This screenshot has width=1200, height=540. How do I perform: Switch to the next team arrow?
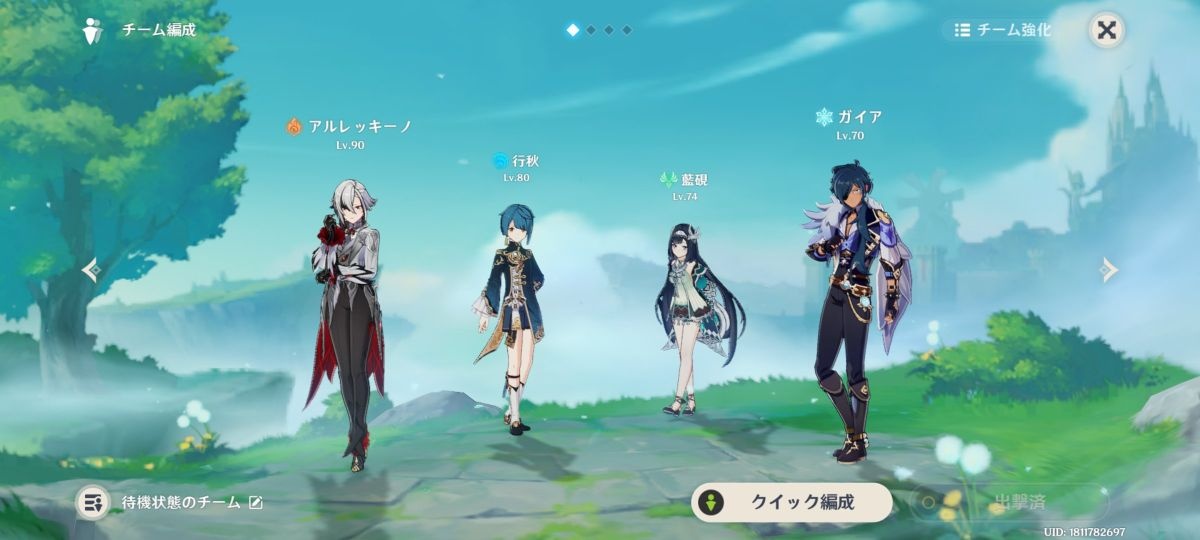pyautogui.click(x=1108, y=269)
